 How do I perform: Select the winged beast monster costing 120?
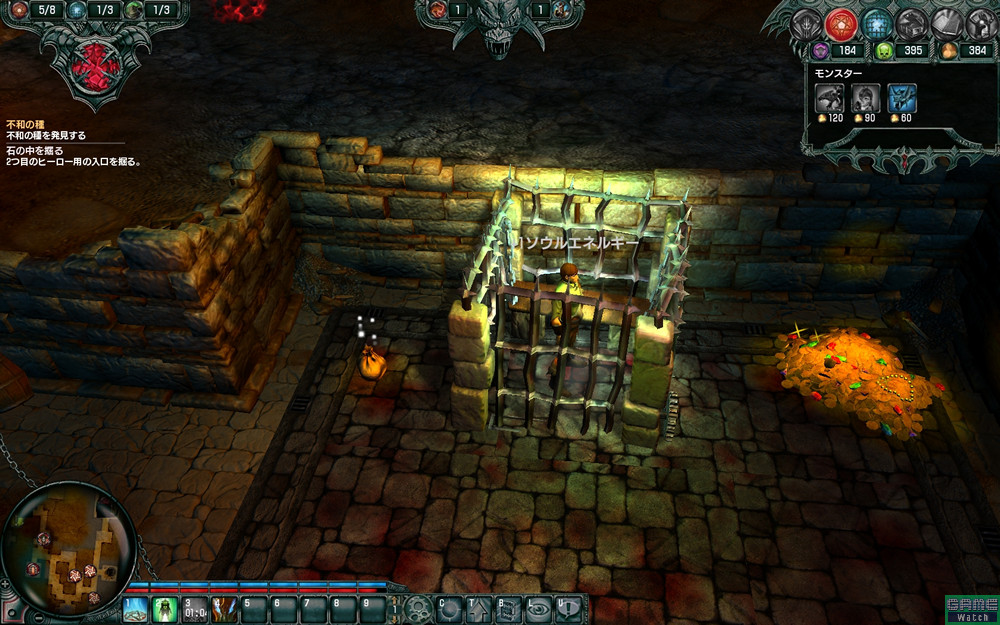click(830, 97)
